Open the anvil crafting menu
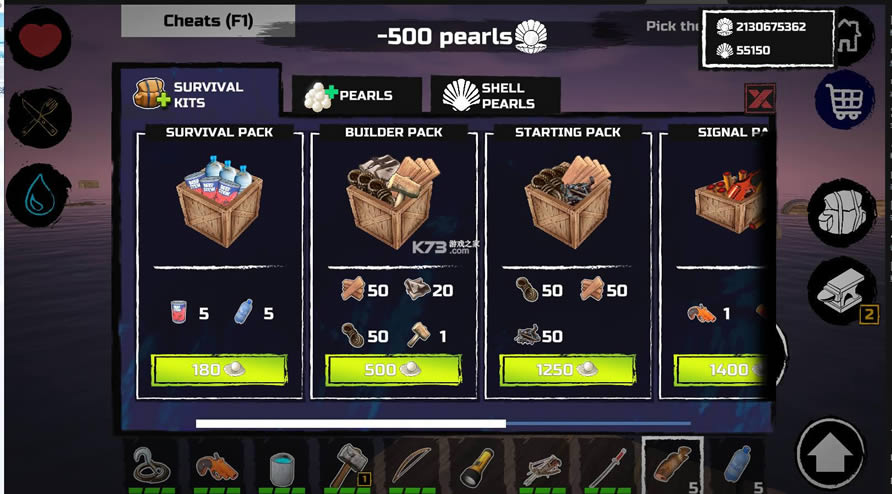 (x=841, y=291)
